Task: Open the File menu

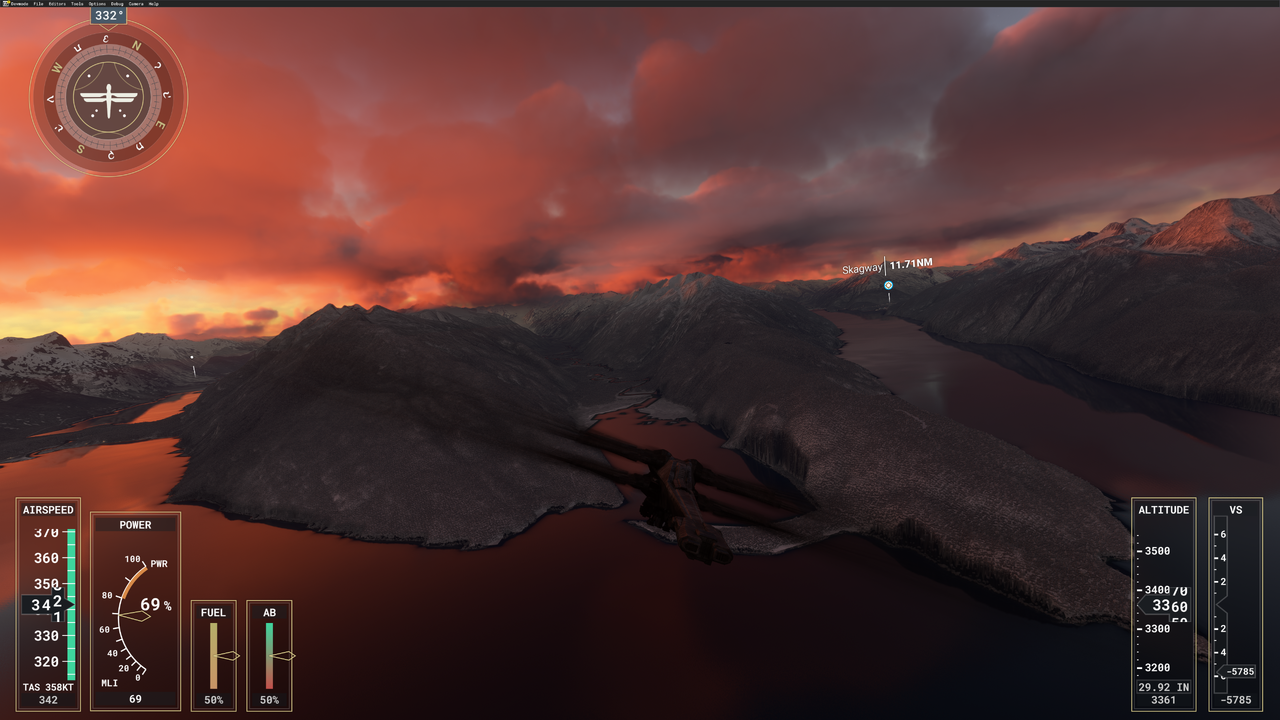Action: (x=38, y=4)
